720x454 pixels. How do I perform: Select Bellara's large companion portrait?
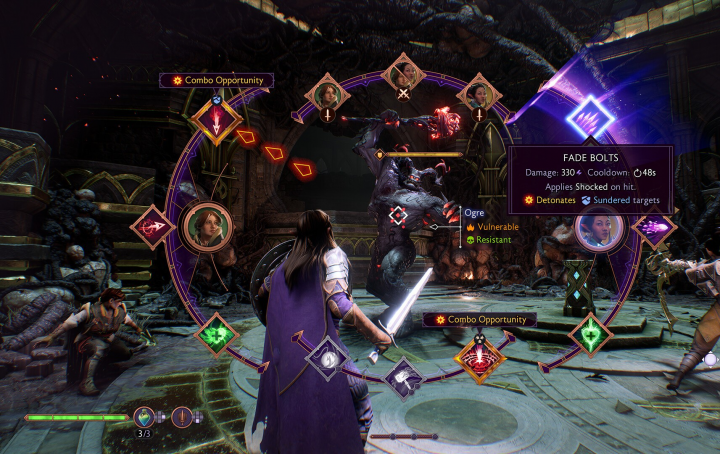(600, 232)
